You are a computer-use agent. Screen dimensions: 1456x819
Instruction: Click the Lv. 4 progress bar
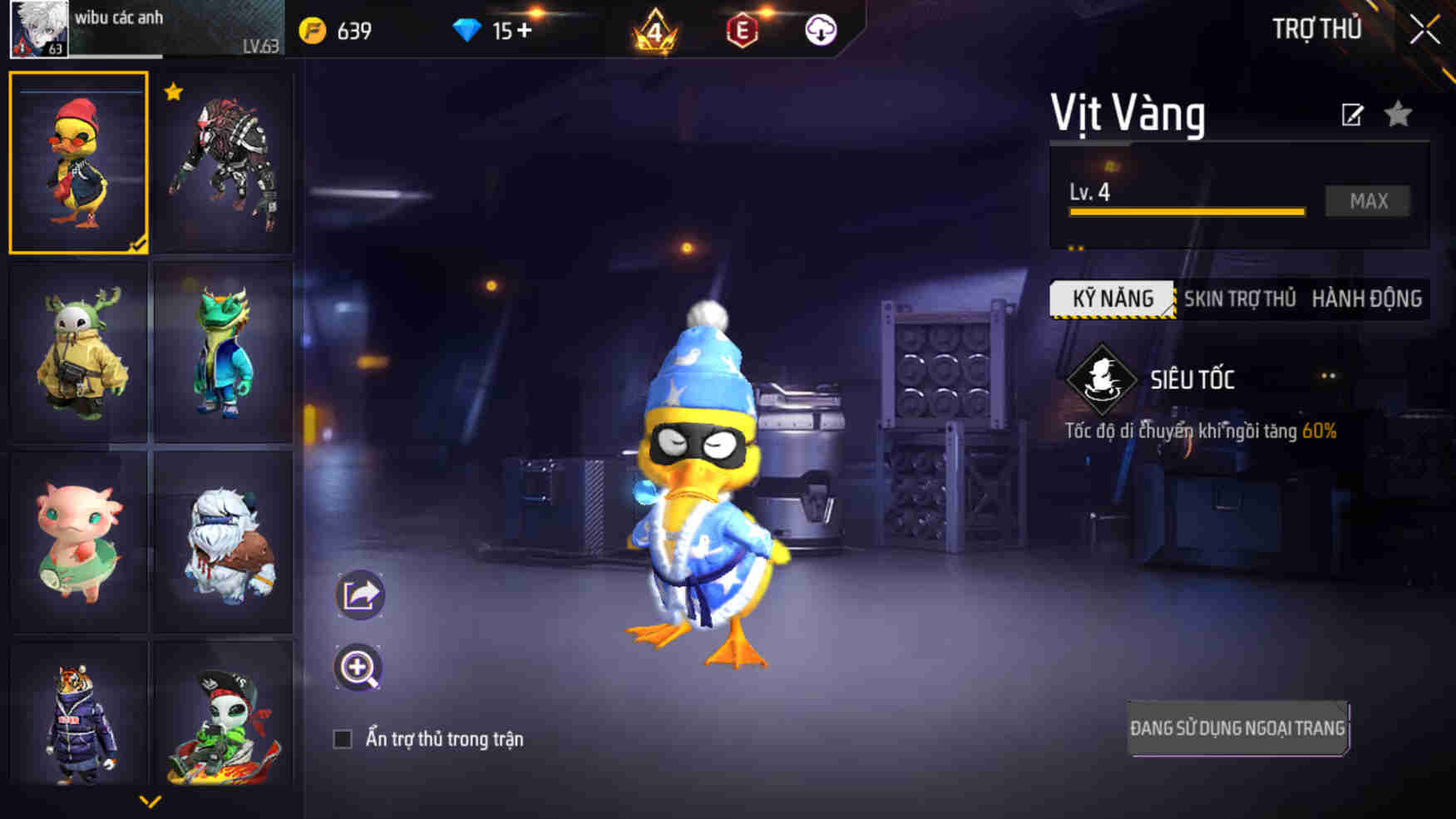1189,211
